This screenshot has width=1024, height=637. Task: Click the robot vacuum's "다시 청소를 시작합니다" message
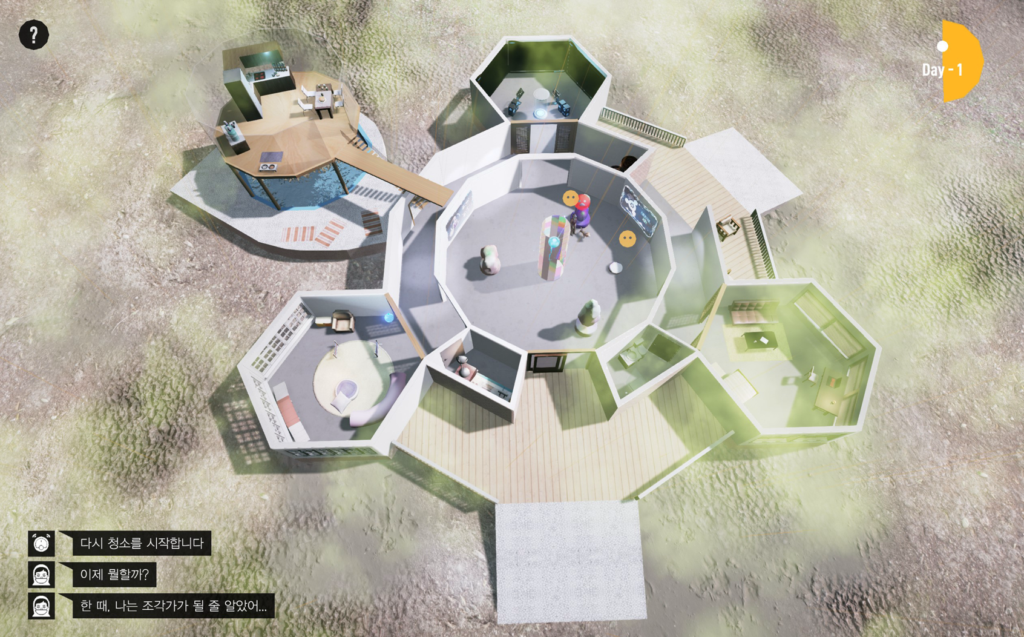coord(141,544)
